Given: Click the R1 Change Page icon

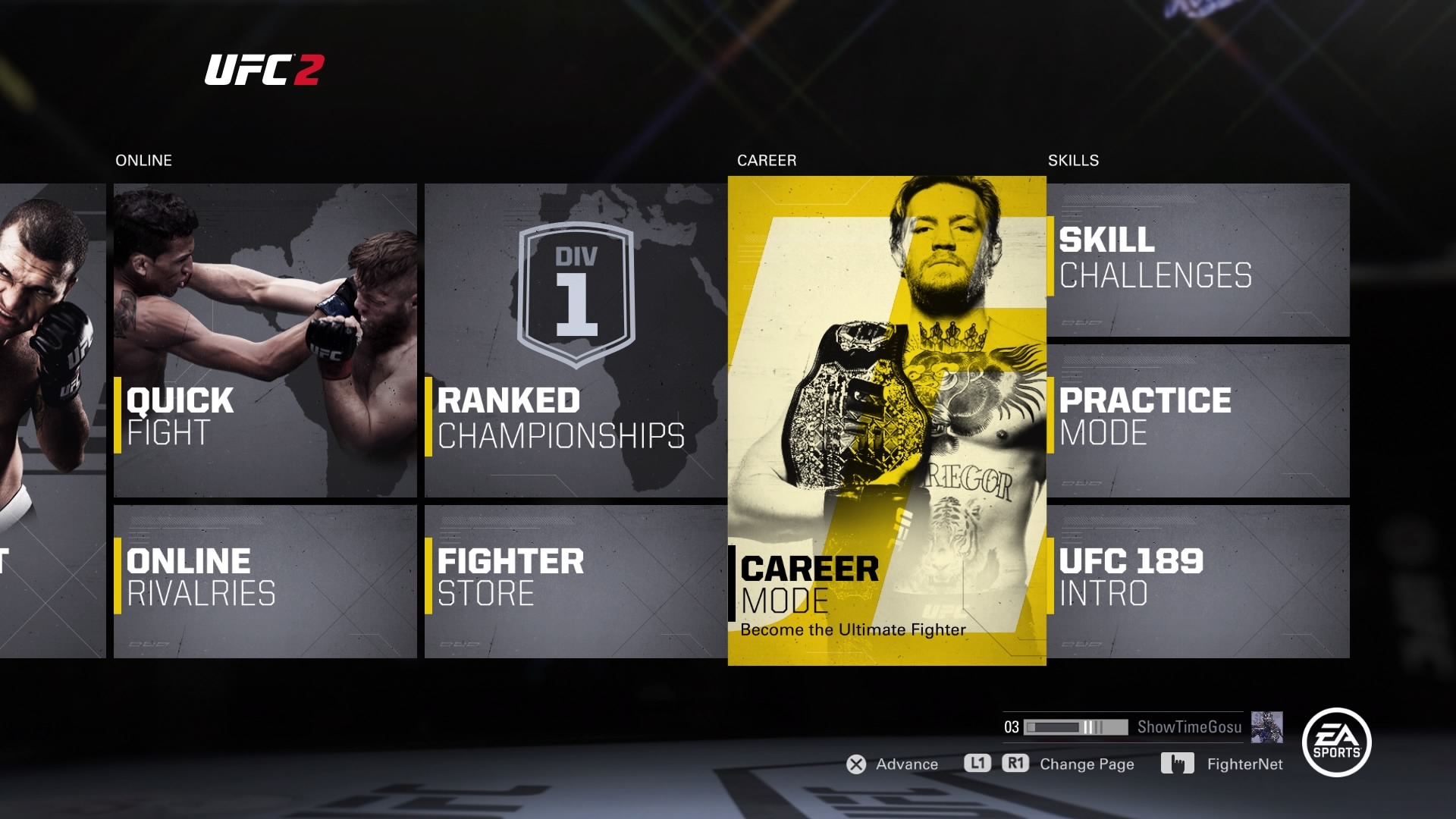Looking at the screenshot, I should coord(1016,764).
